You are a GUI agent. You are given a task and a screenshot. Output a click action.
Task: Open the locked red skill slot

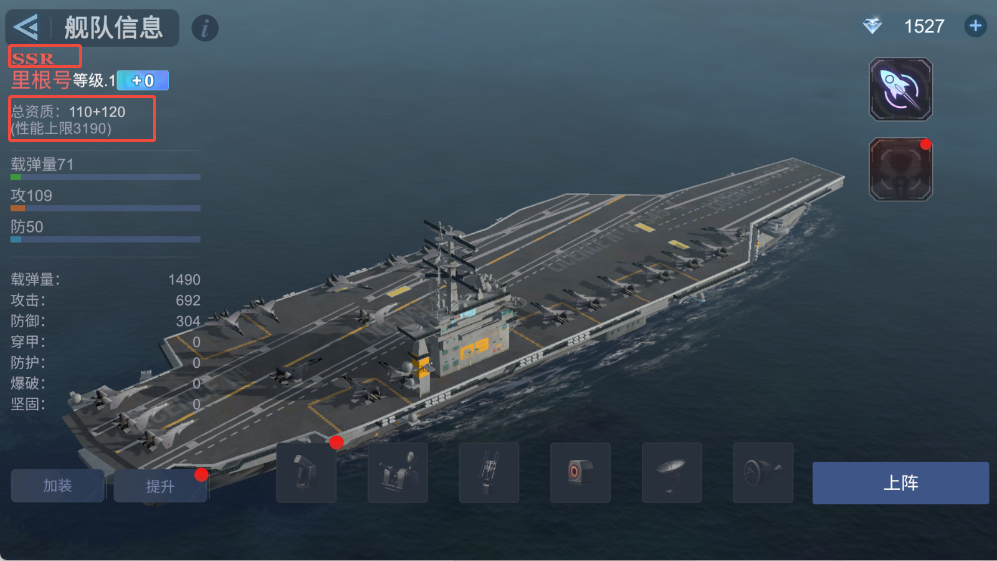[x=900, y=168]
